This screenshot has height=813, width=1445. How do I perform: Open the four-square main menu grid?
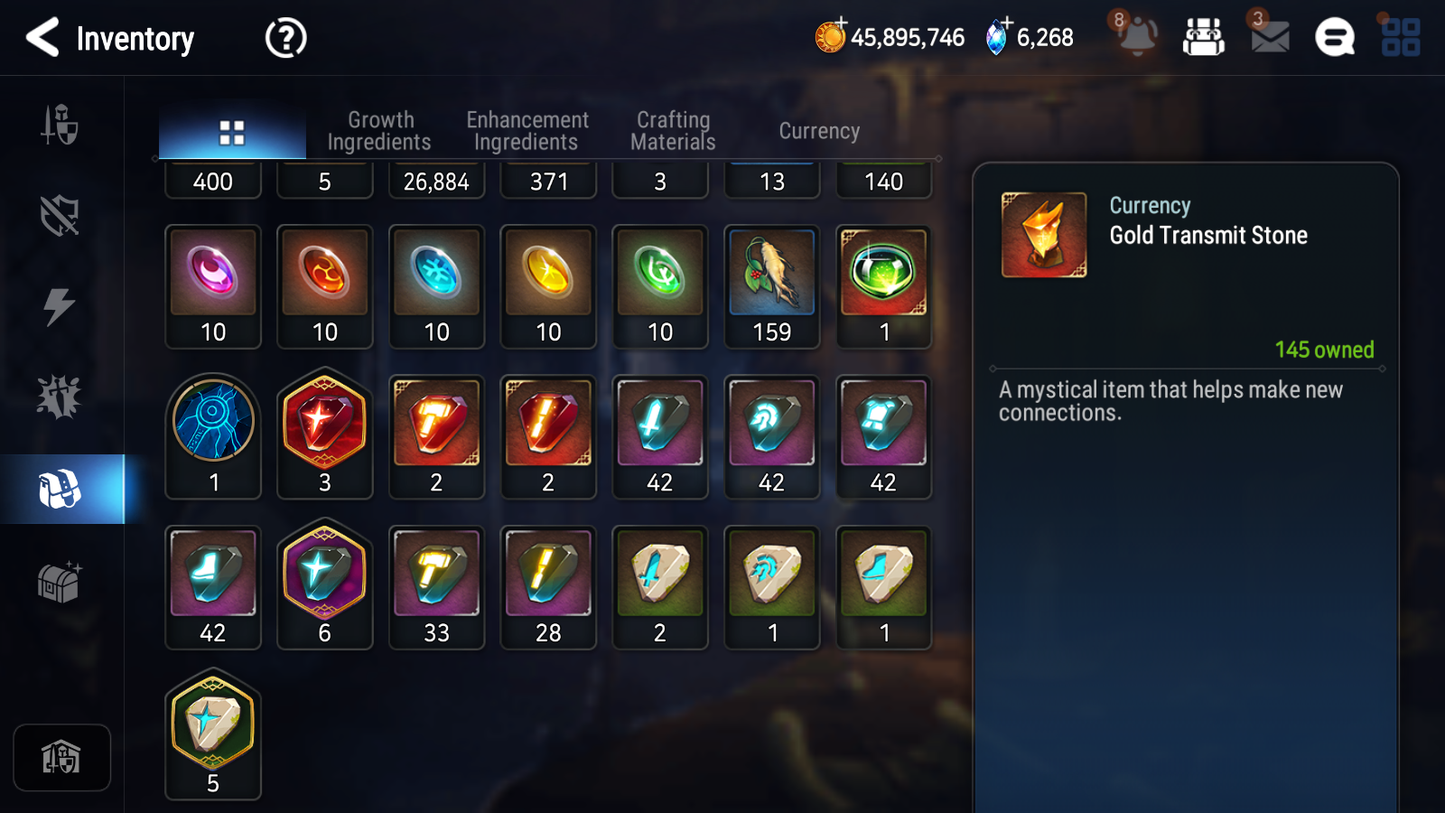(1400, 38)
